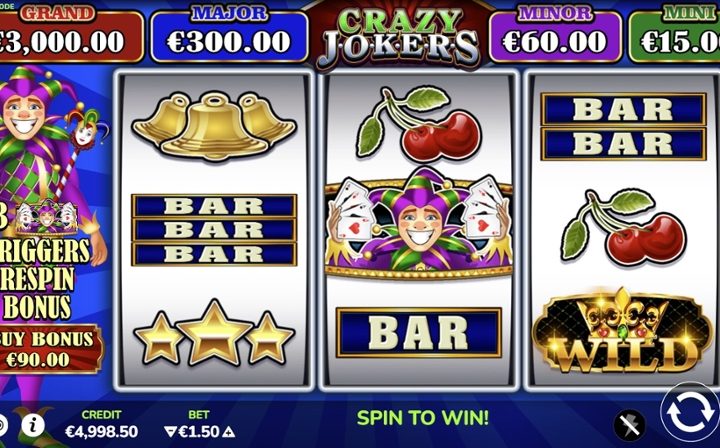Decrease the bet with the down arrow
This screenshot has height=448, width=720.
(x=169, y=432)
